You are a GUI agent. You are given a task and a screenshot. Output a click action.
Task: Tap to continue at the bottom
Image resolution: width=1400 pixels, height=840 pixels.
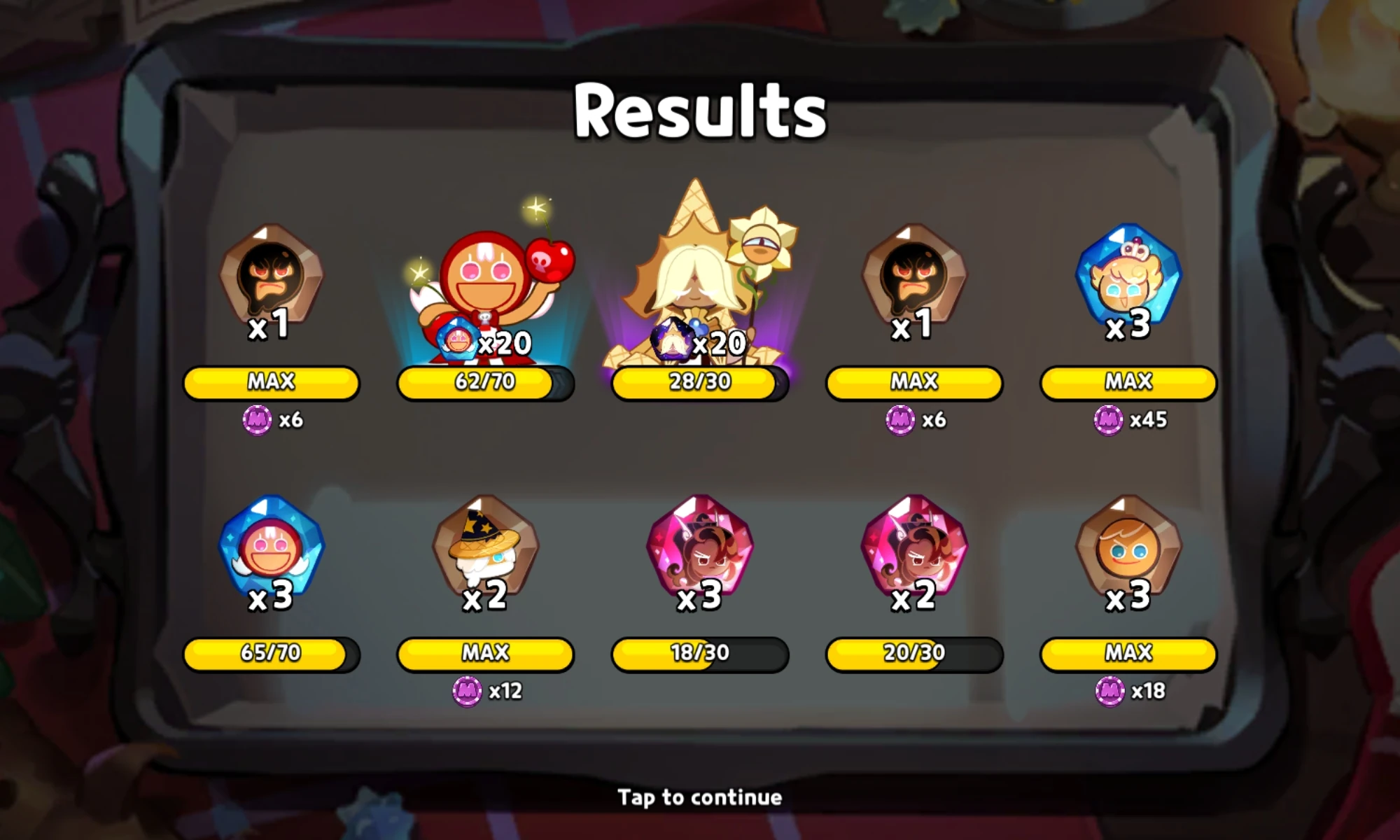tap(699, 797)
